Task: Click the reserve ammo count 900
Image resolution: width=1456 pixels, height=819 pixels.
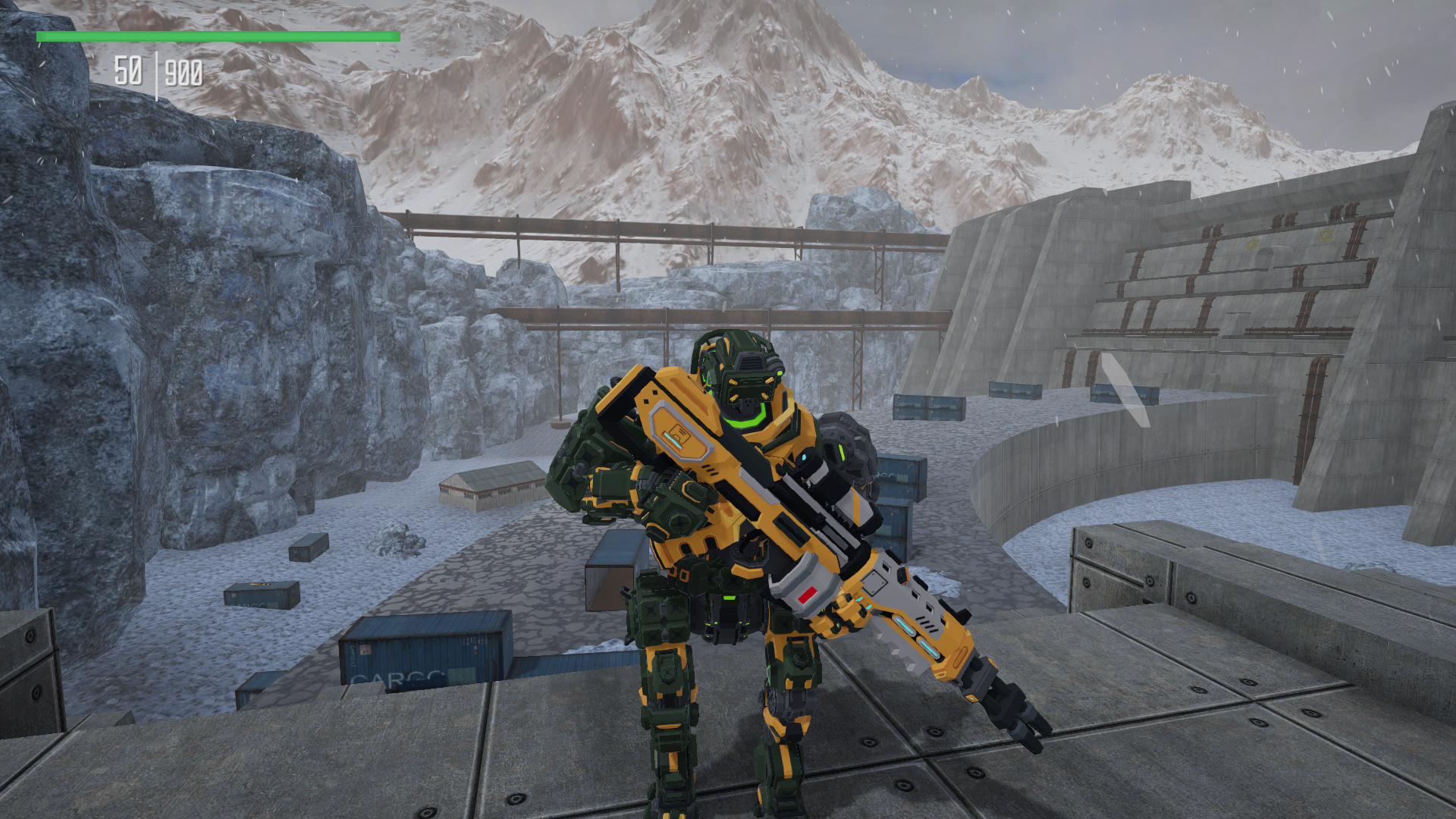Action: point(184,73)
